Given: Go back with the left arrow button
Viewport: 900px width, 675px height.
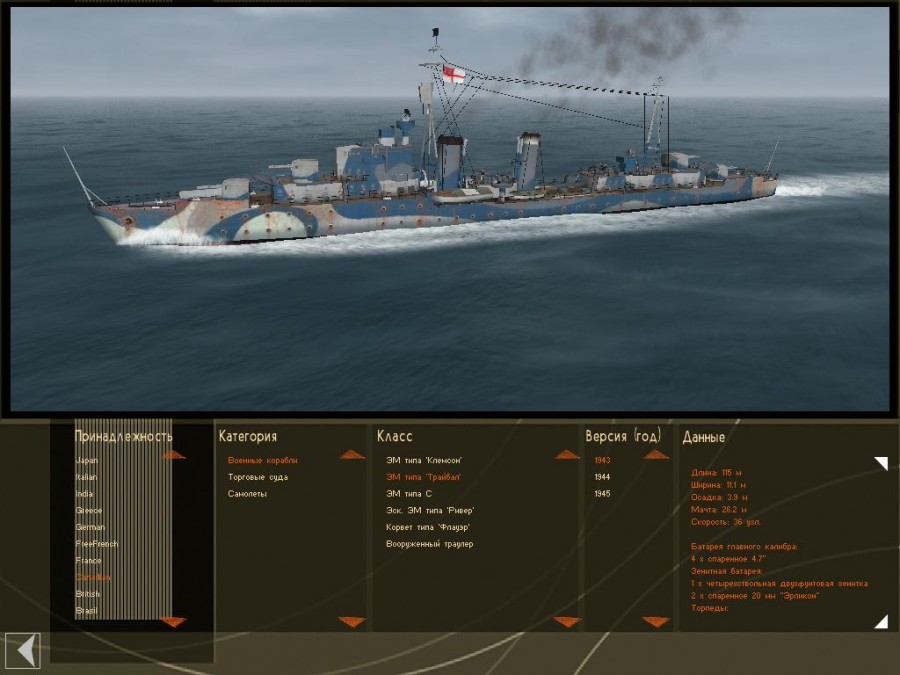Looking at the screenshot, I should click(24, 650).
